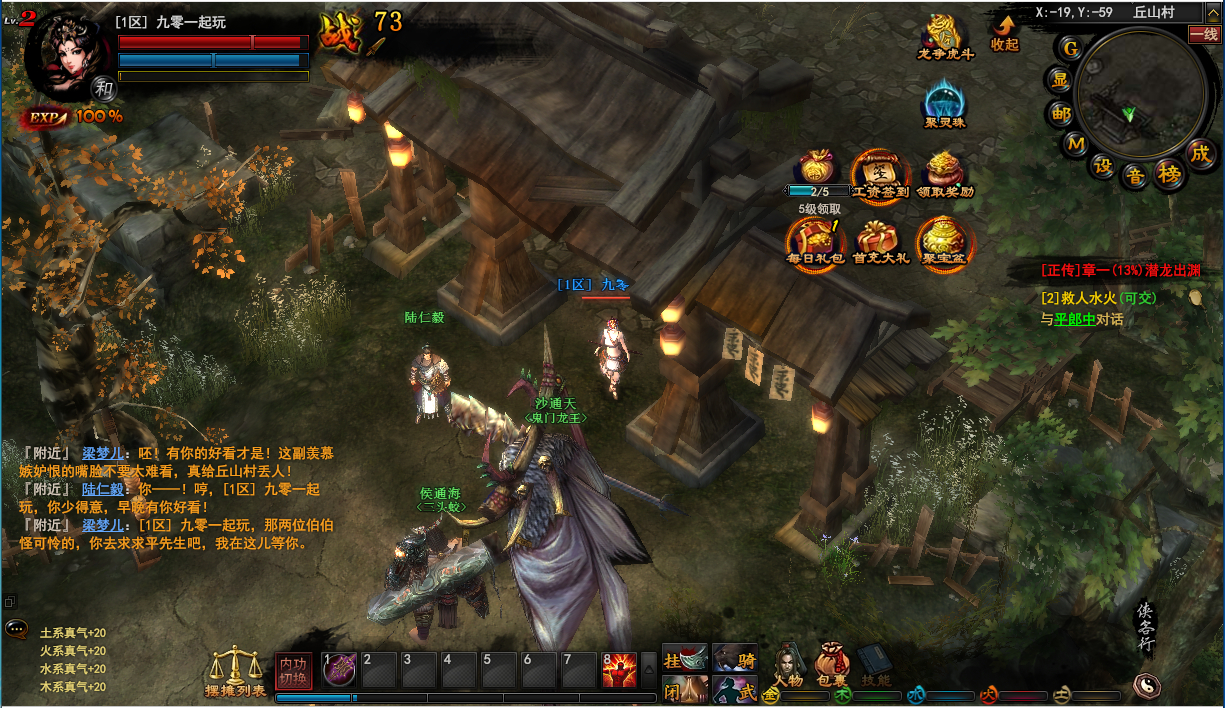Select the 一线 server line button
This screenshot has height=708, width=1225.
(1204, 34)
